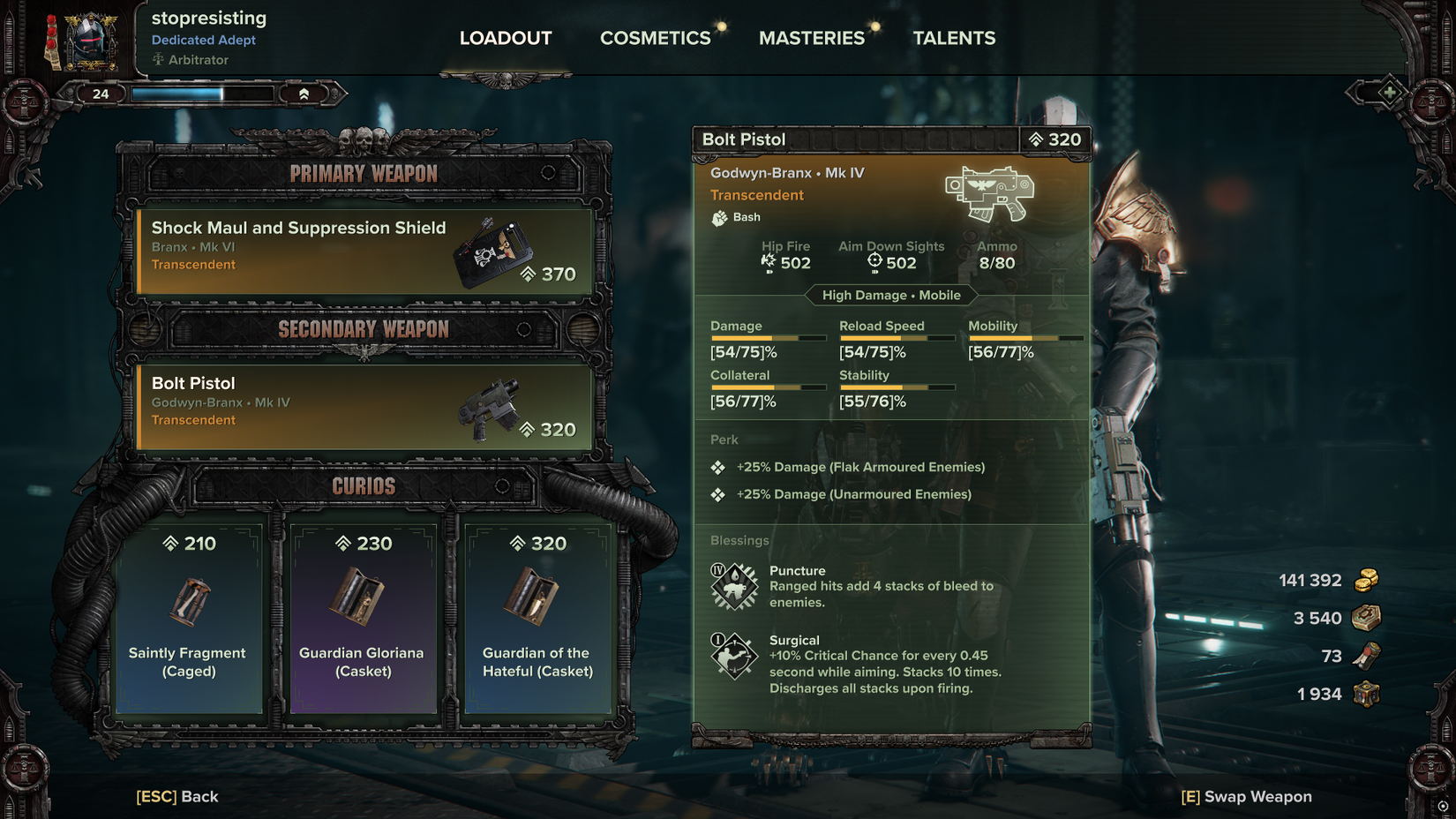Click the Aim Down Sights reticle icon

874,260
